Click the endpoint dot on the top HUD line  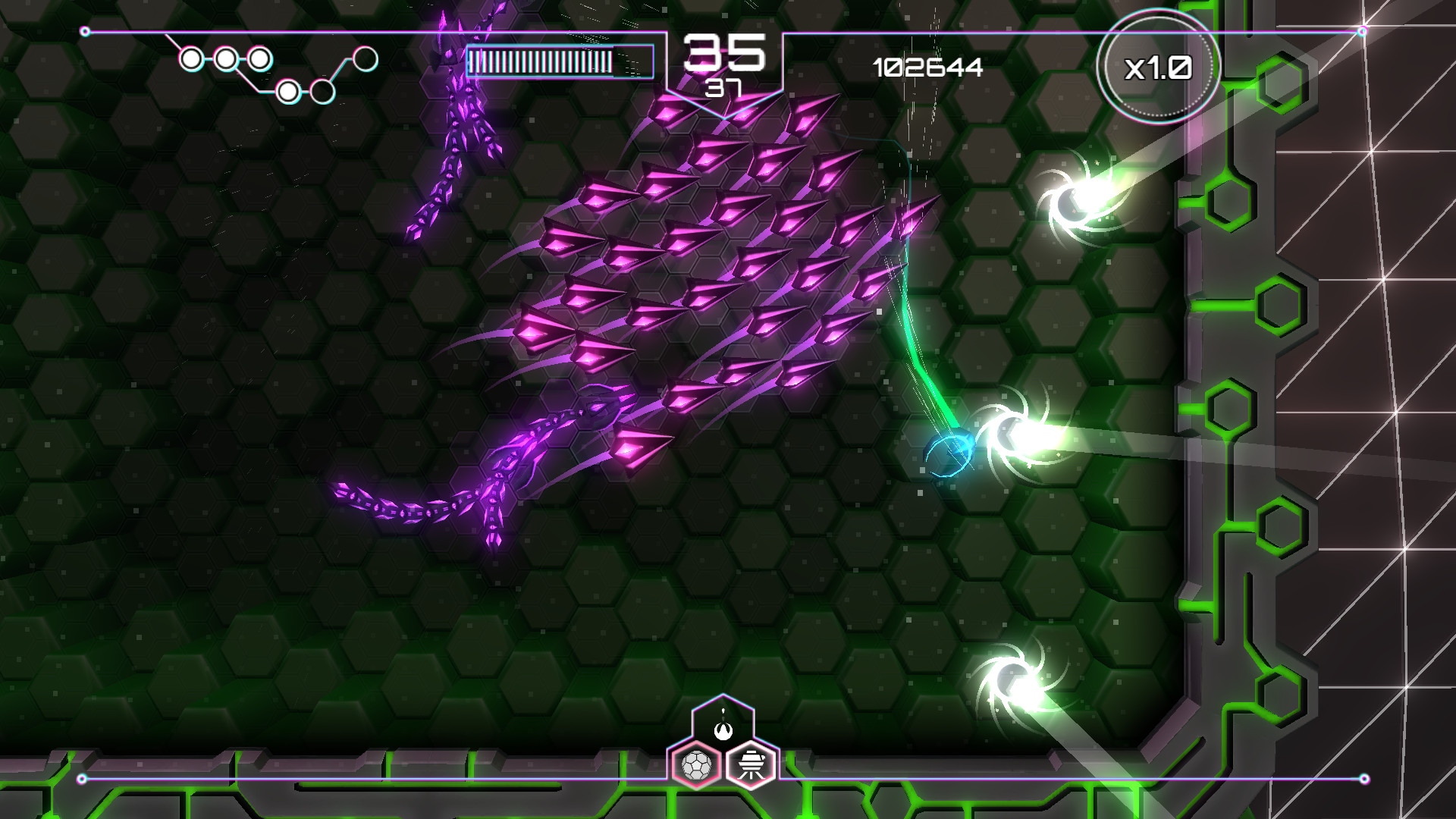click(x=83, y=32)
